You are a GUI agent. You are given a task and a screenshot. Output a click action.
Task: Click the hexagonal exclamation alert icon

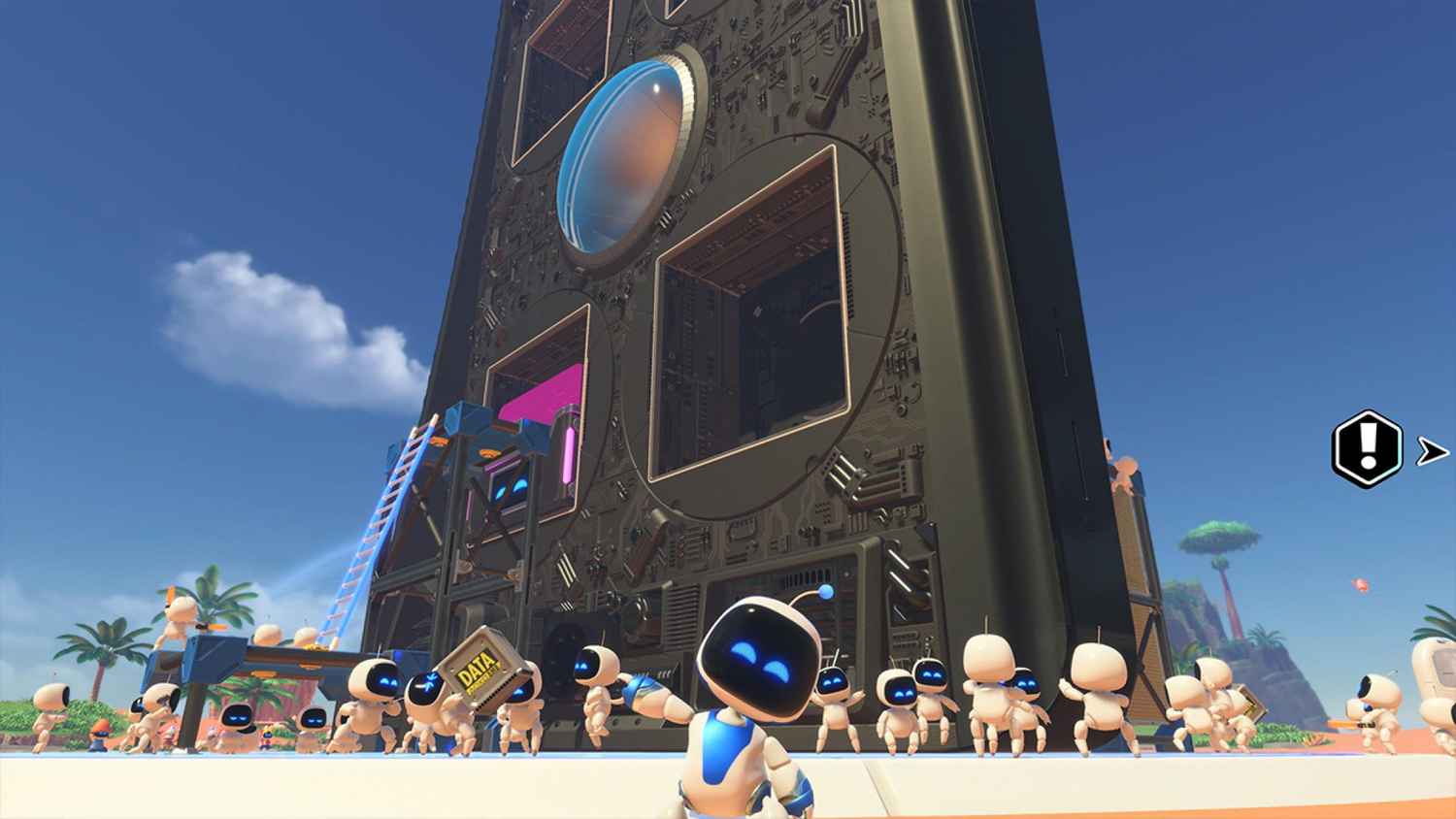(x=1363, y=448)
